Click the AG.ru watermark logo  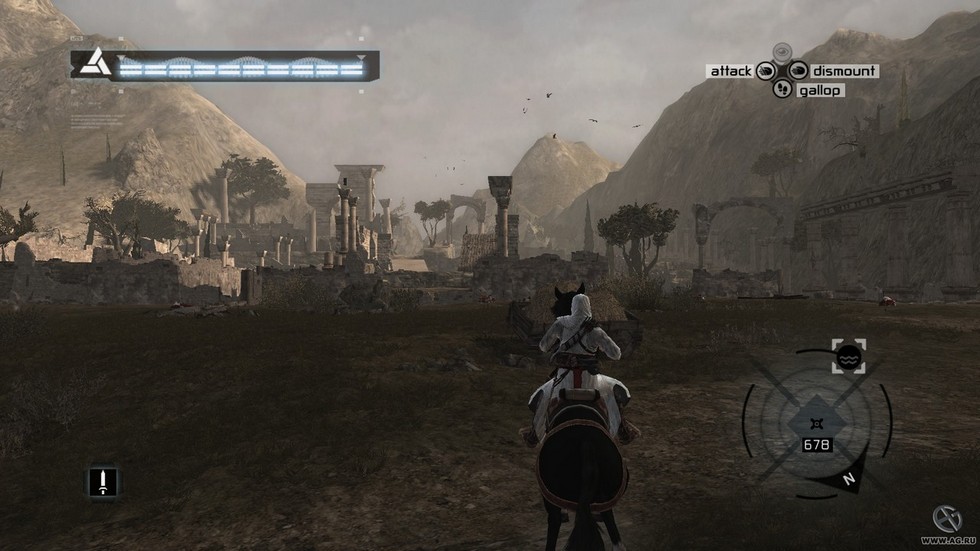(946, 519)
